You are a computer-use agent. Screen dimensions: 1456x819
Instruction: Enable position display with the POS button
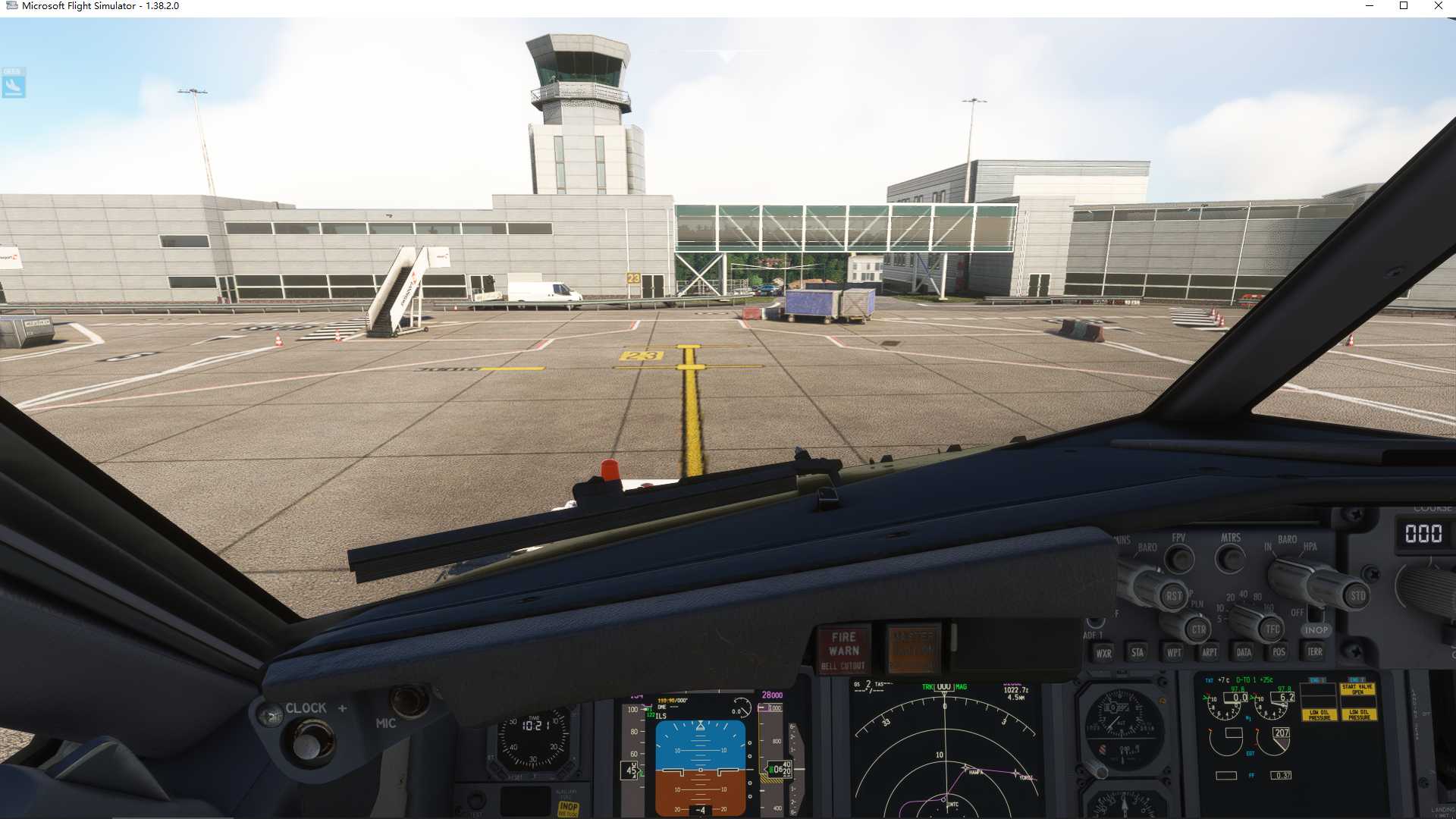(x=1279, y=652)
